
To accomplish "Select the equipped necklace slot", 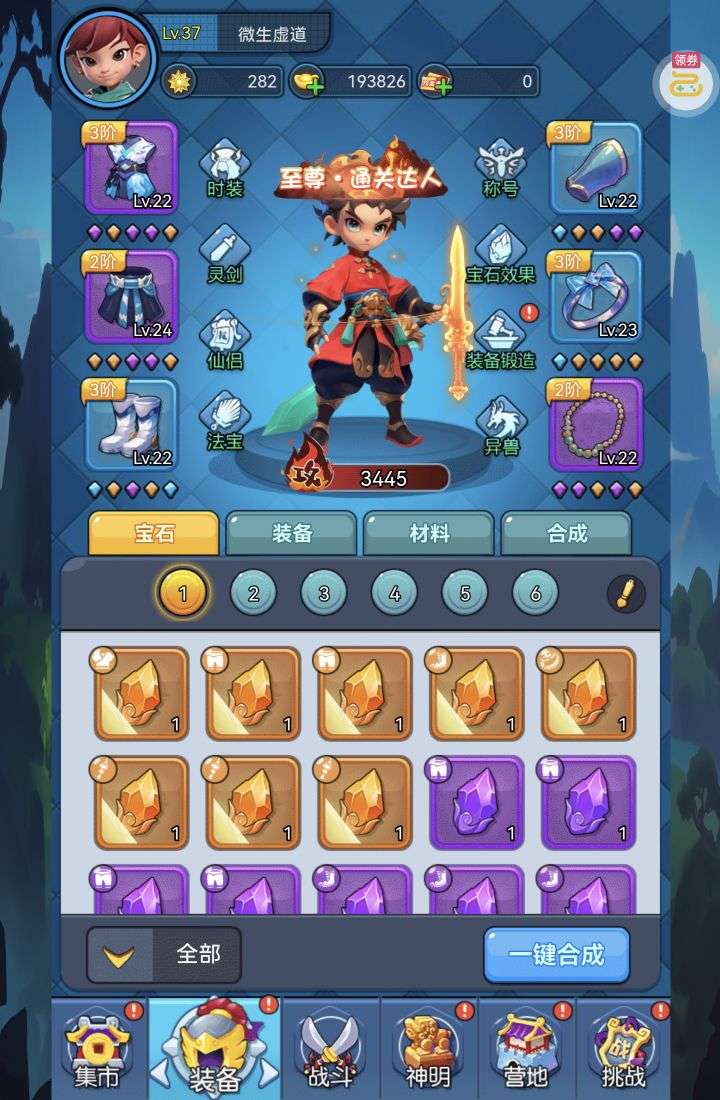I will pos(595,424).
